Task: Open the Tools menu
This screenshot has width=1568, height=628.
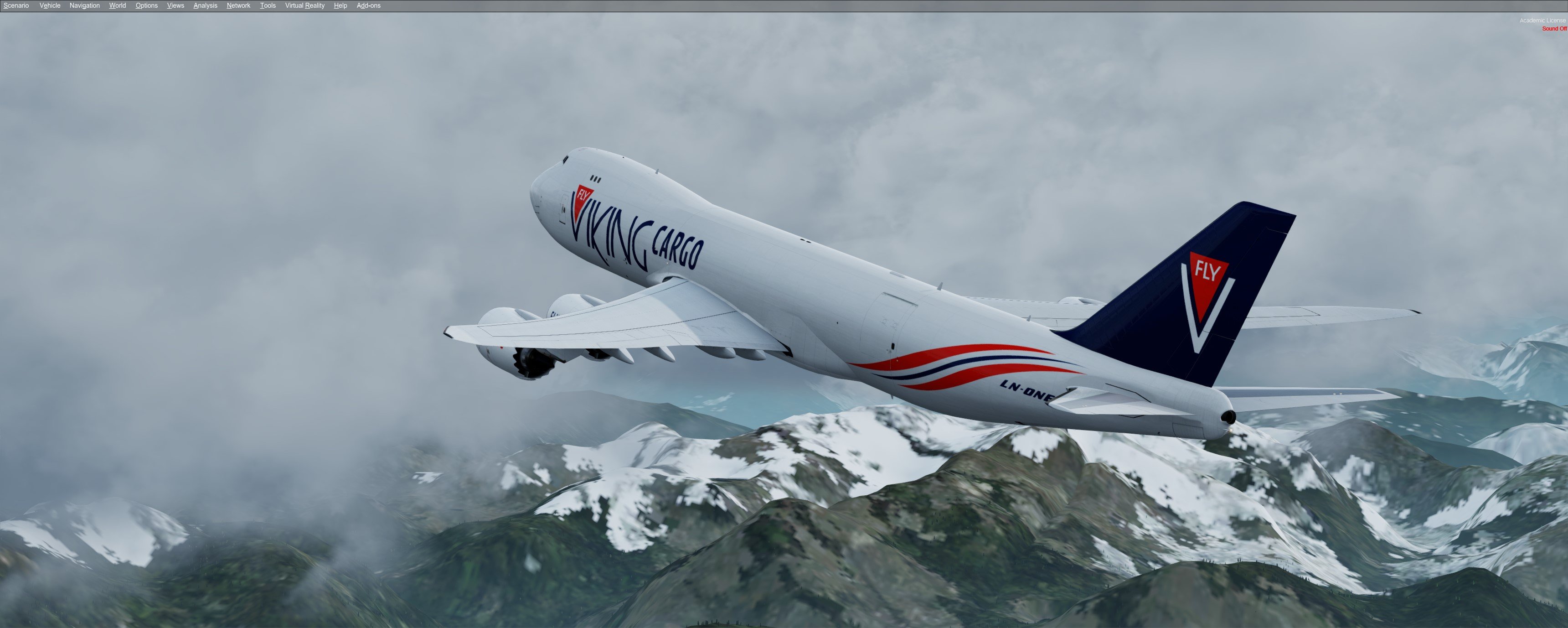Action: click(x=268, y=5)
